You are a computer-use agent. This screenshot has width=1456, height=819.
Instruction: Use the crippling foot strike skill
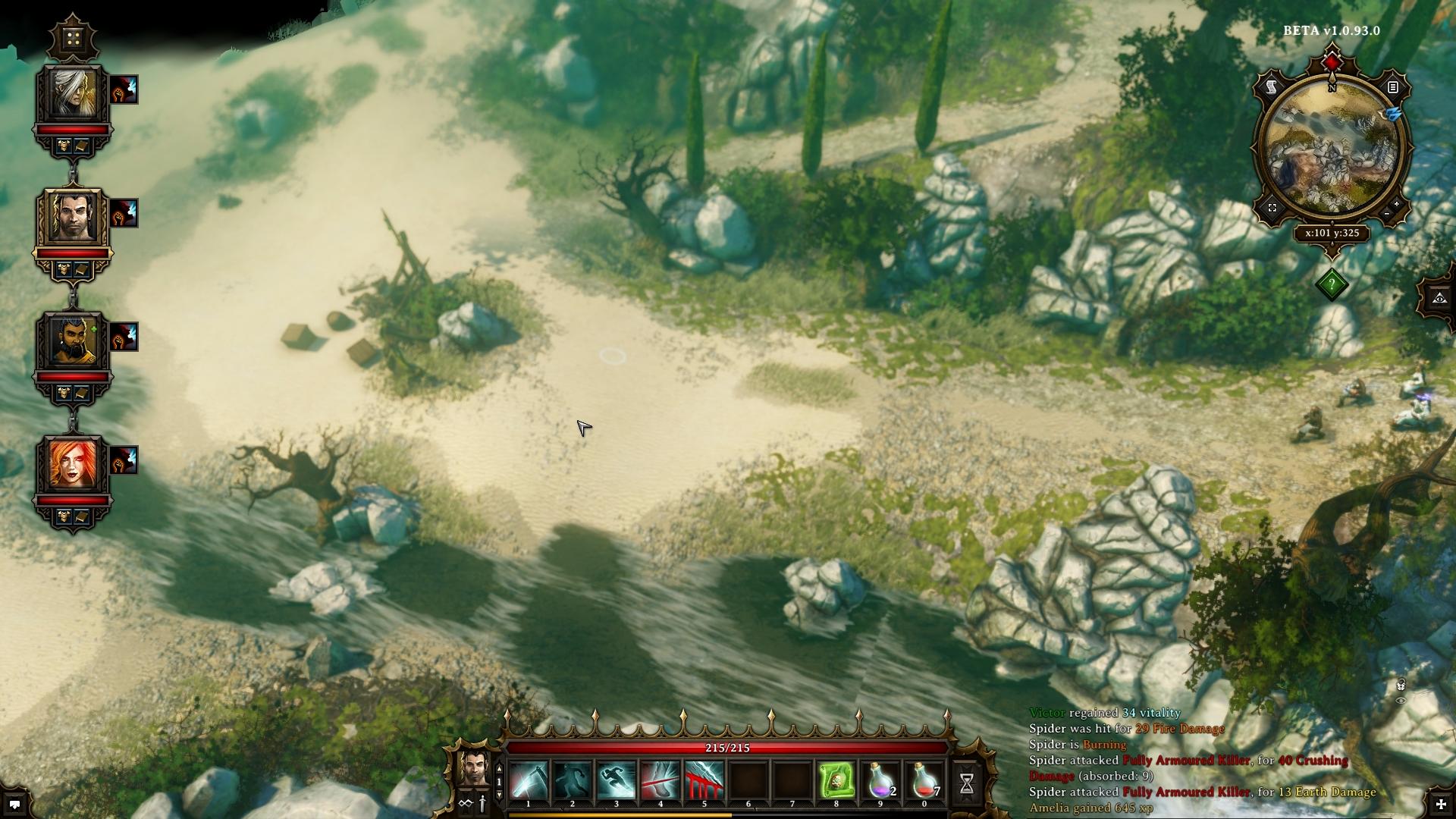point(661,780)
